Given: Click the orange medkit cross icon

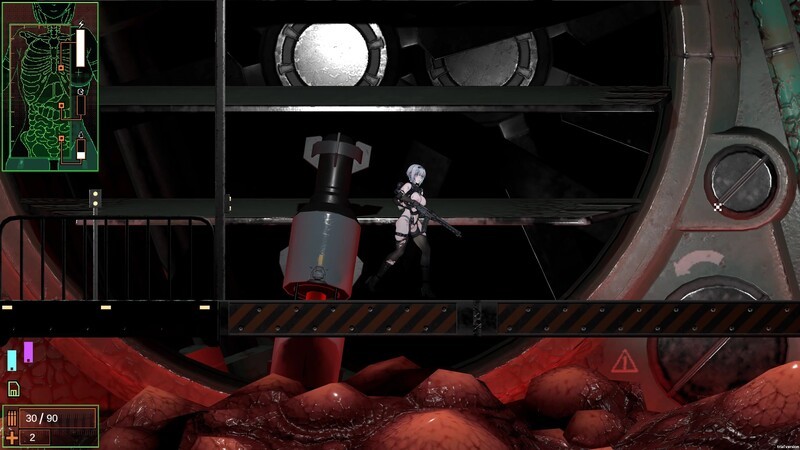Looking at the screenshot, I should point(12,437).
